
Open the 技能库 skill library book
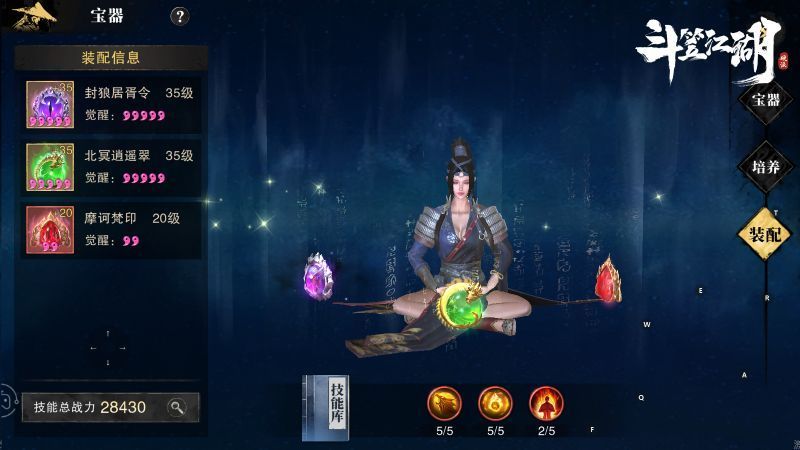327,407
